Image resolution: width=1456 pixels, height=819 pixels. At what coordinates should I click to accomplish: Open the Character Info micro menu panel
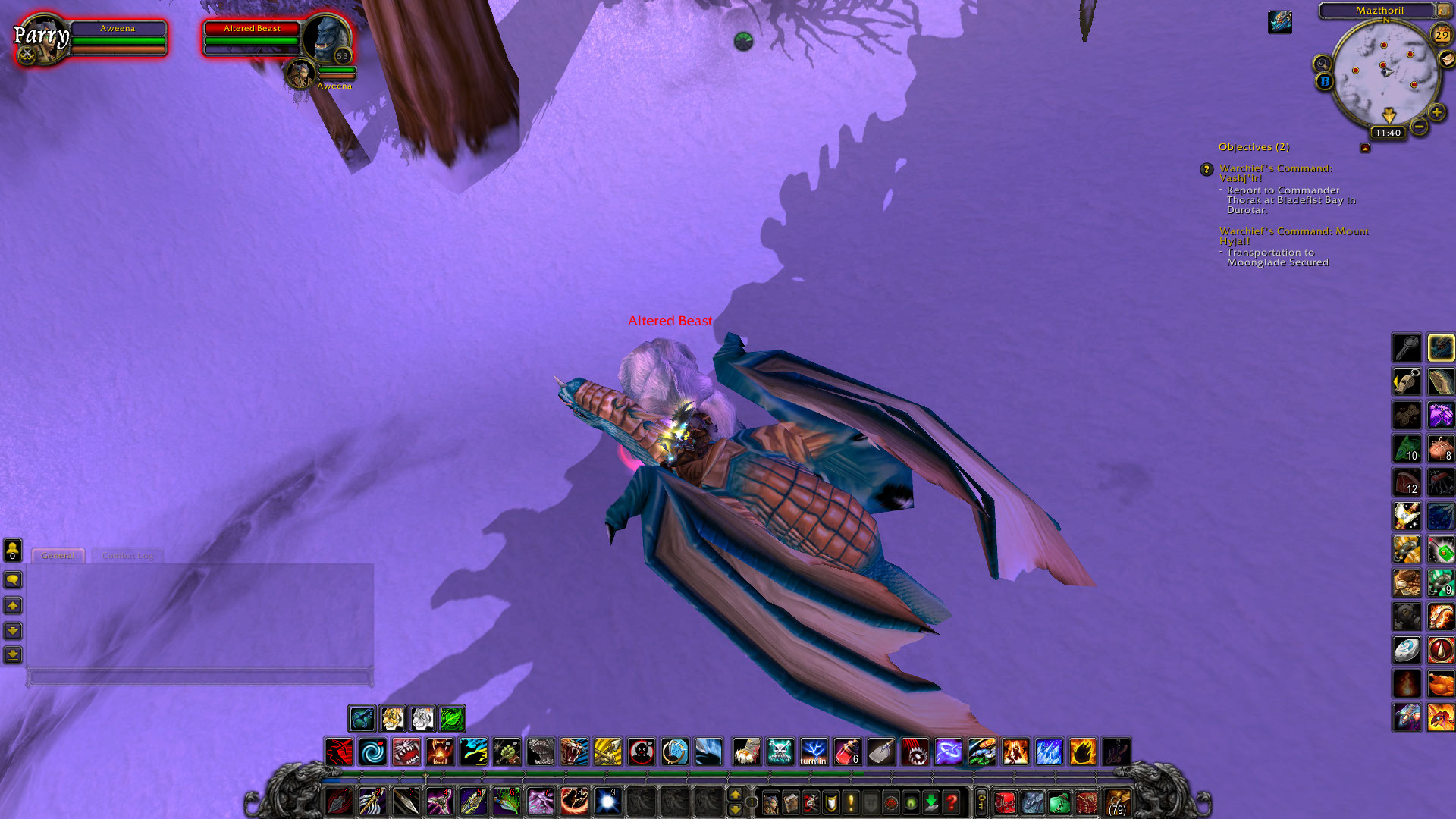click(x=770, y=802)
